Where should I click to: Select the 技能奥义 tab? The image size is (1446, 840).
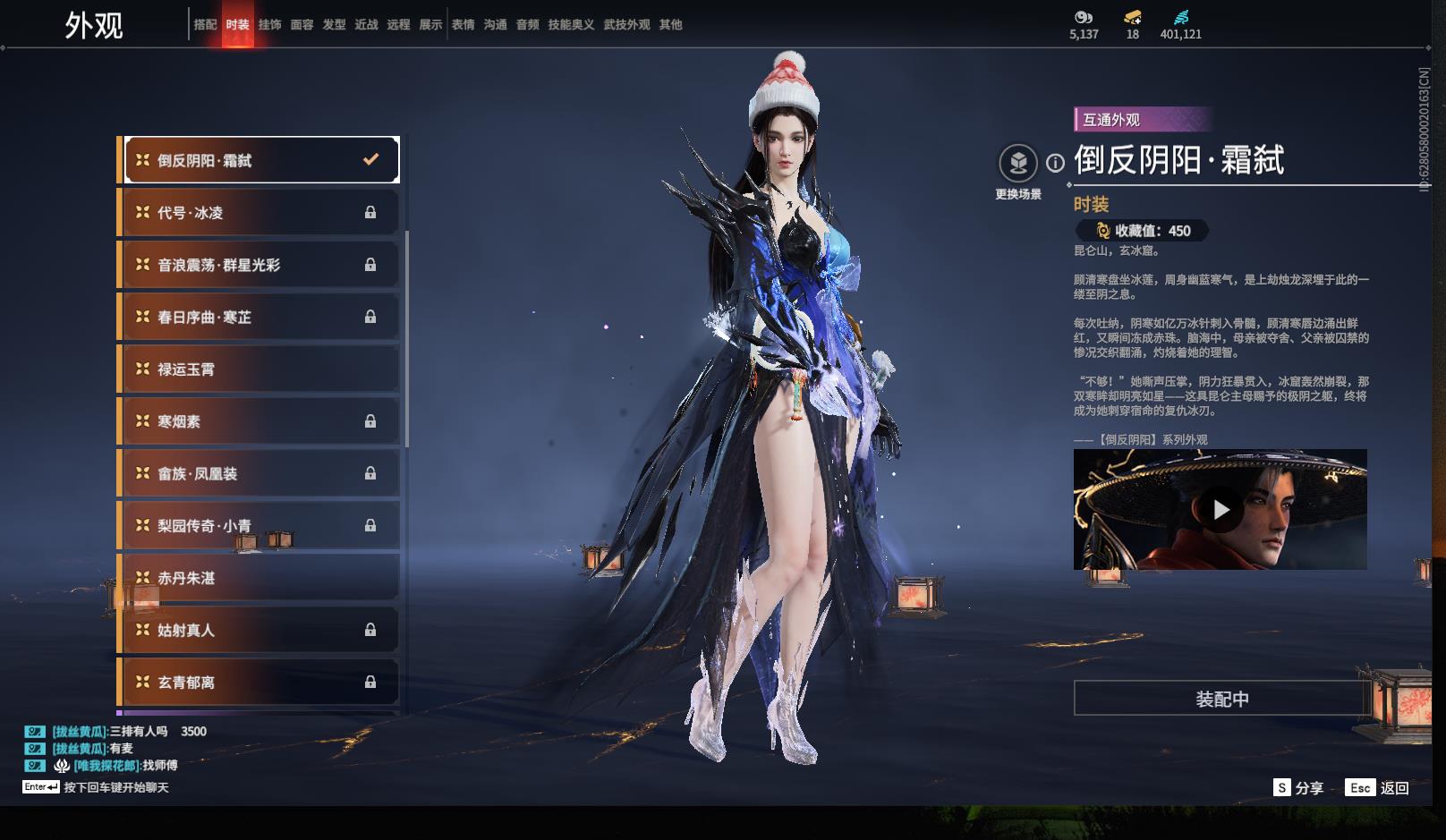click(x=571, y=25)
